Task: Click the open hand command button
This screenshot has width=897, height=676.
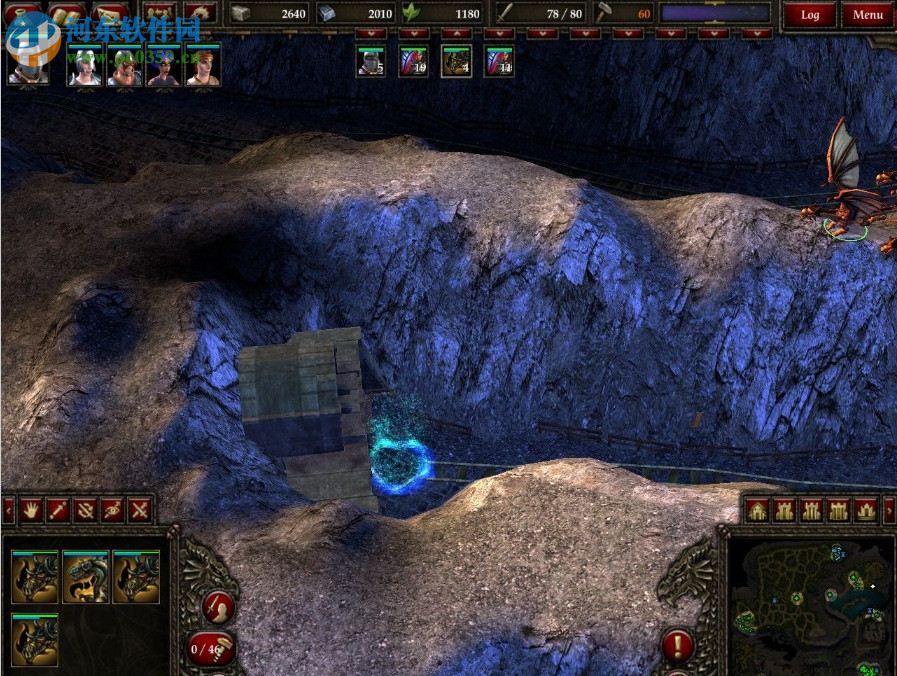Action: pos(31,509)
